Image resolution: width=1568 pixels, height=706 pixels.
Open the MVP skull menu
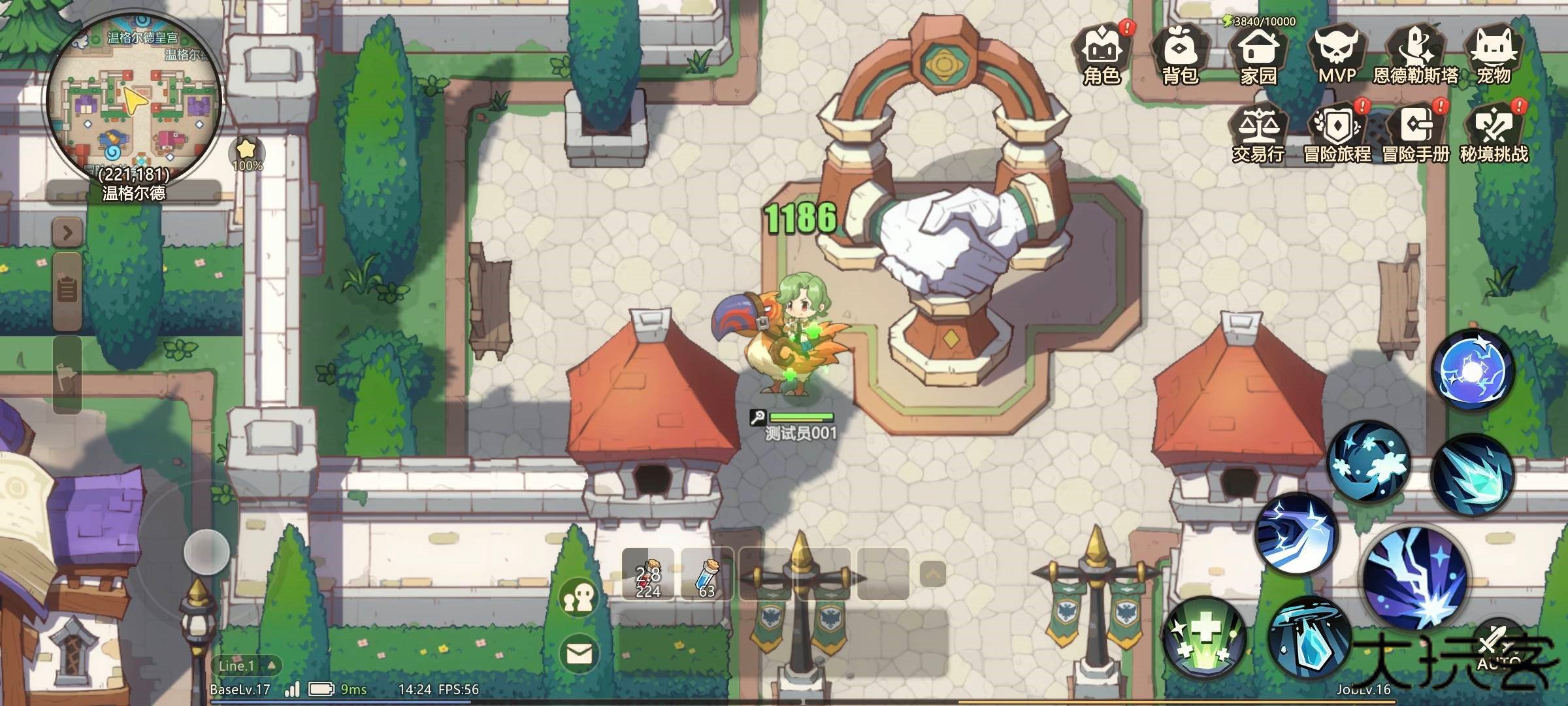pos(1337,55)
